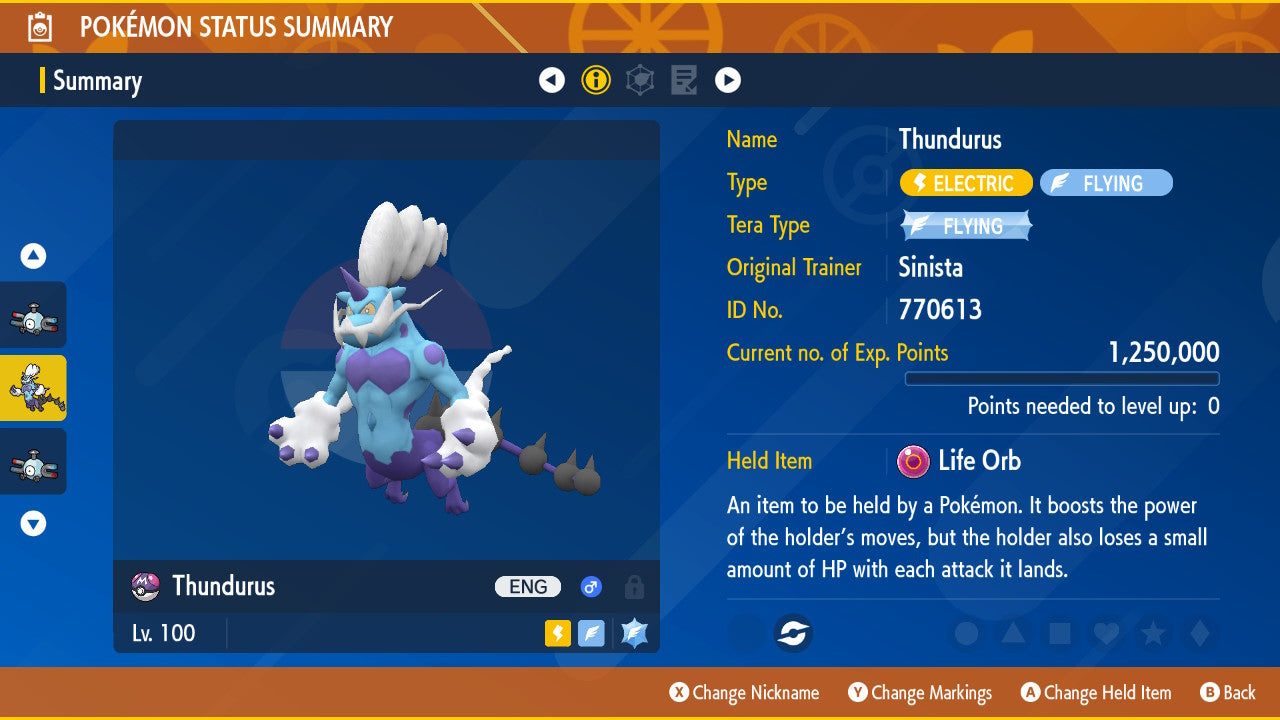The height and width of the screenshot is (720, 1280).
Task: Go to the next summary page arrow
Action: (x=727, y=80)
